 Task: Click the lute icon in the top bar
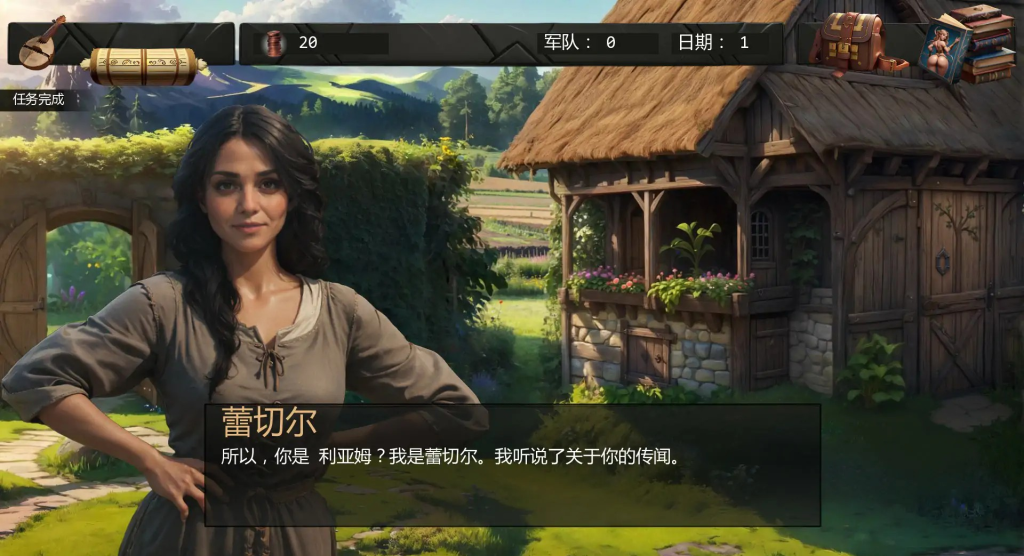point(42,43)
